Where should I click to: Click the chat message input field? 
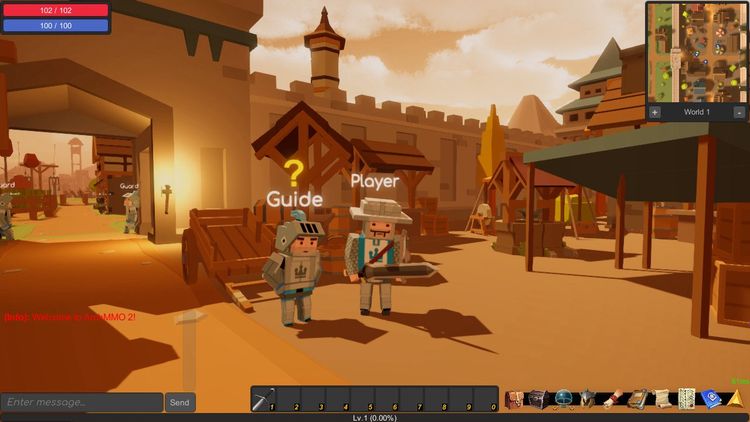tap(81, 402)
